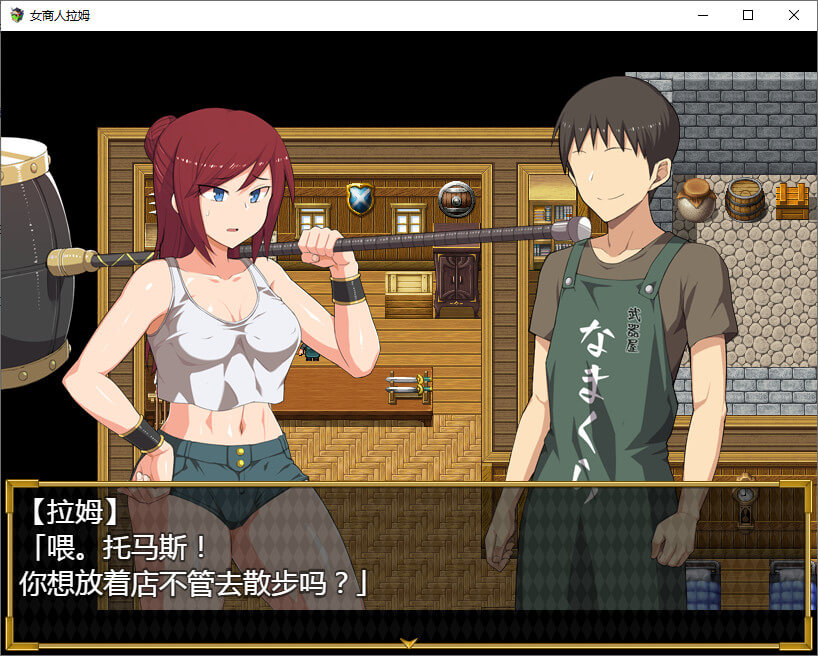The image size is (818, 656).
Task: Close the game window
Action: click(x=794, y=16)
